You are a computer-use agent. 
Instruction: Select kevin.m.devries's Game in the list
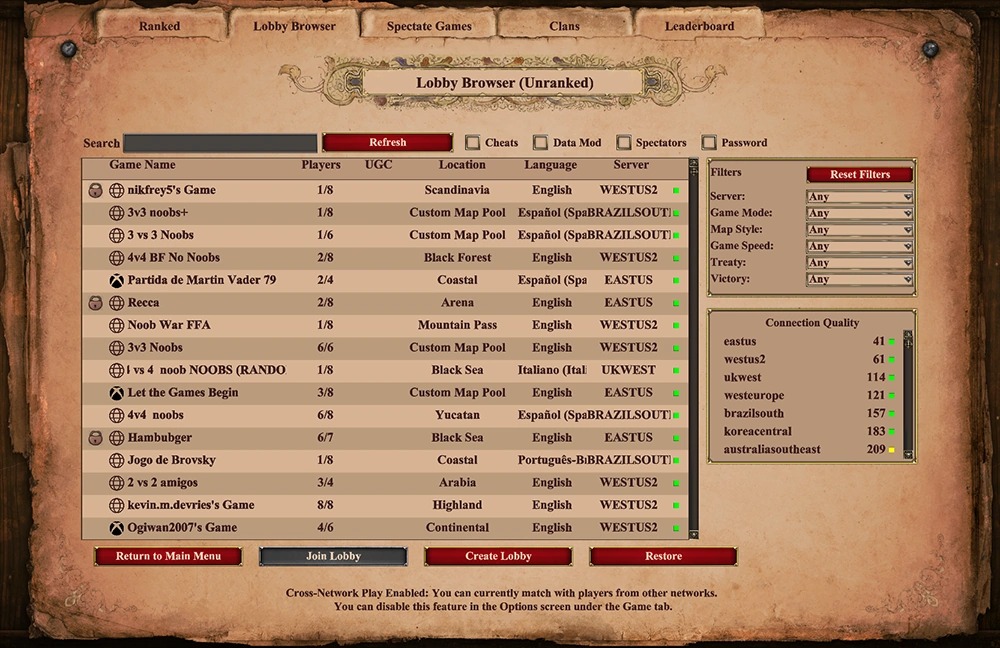(191, 505)
